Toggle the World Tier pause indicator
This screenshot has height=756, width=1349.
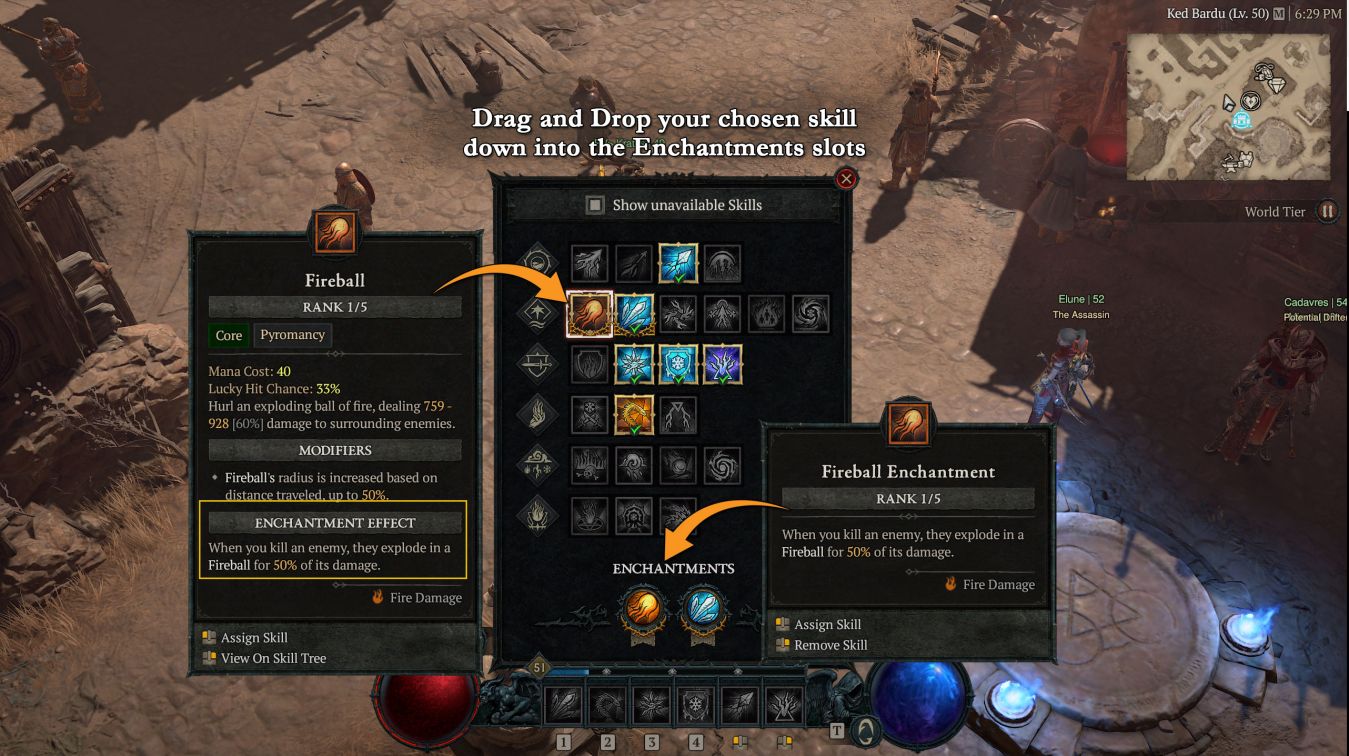point(1327,211)
